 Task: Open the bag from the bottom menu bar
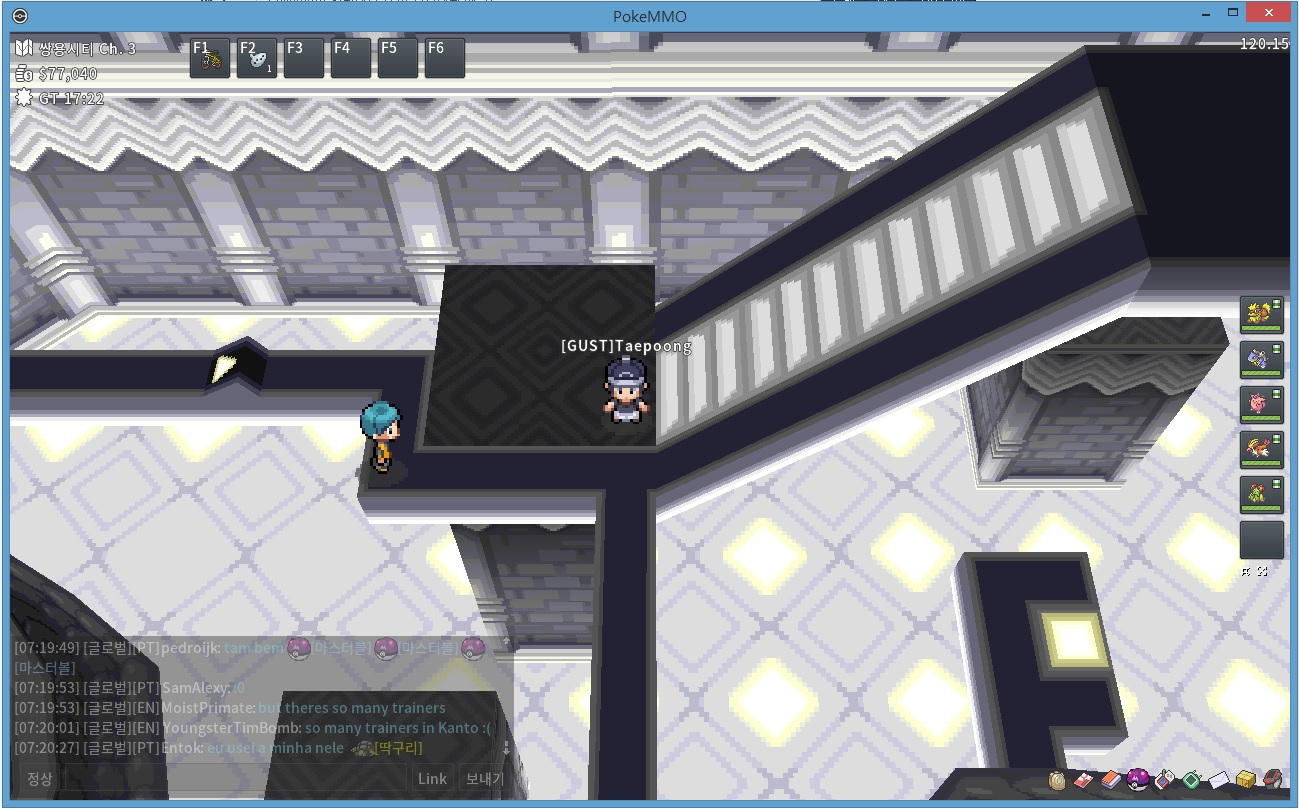(1058, 780)
